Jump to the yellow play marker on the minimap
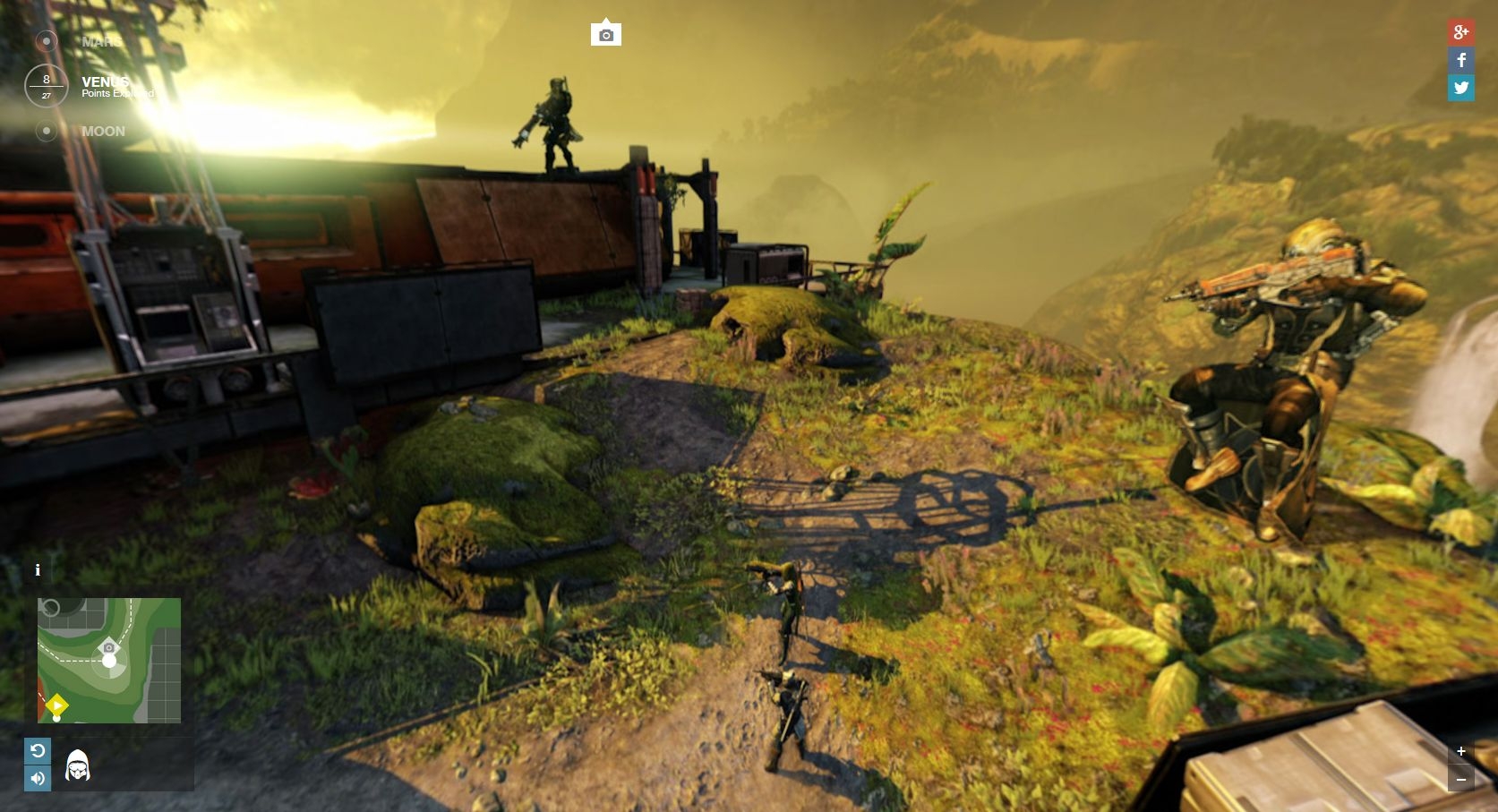This screenshot has width=1498, height=812. [56, 705]
